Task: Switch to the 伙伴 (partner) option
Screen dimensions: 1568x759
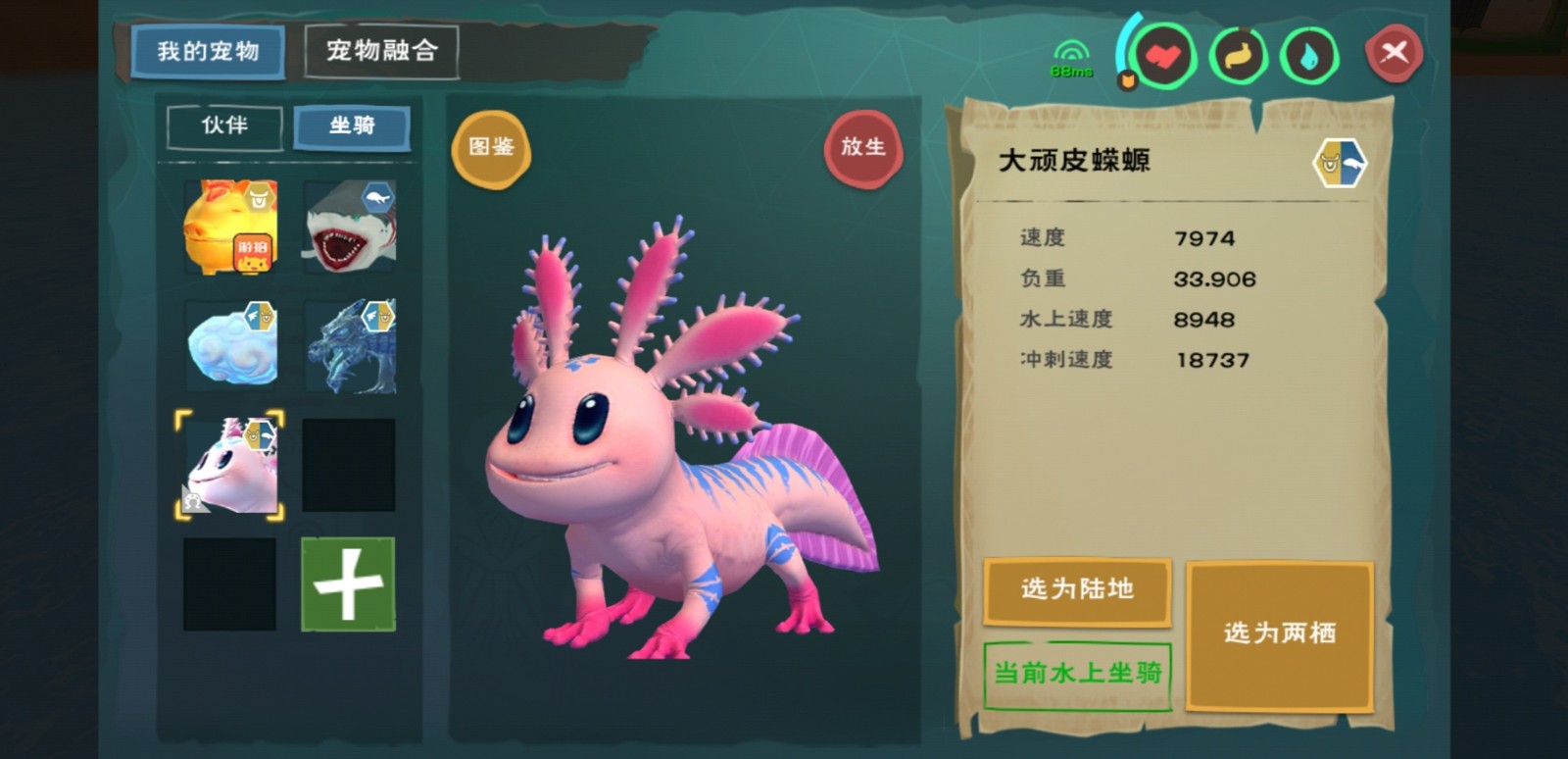Action: click(x=222, y=126)
